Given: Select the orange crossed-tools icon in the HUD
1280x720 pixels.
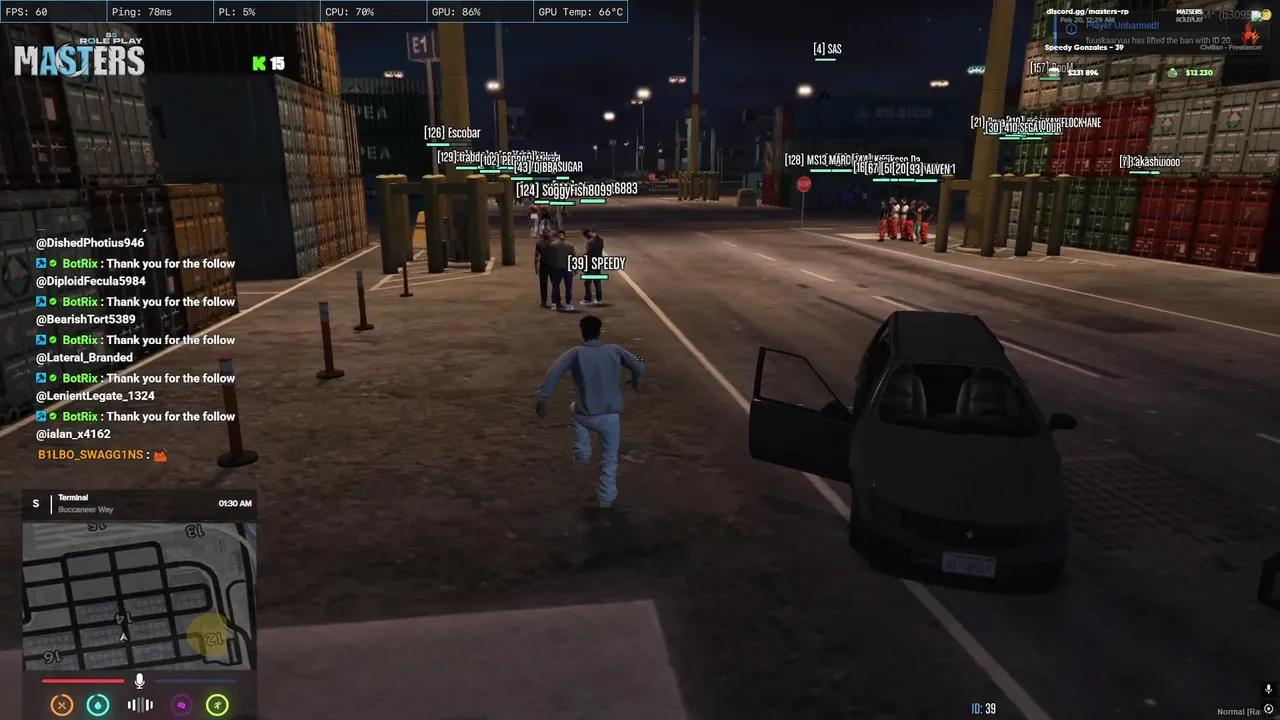Looking at the screenshot, I should click(x=62, y=705).
